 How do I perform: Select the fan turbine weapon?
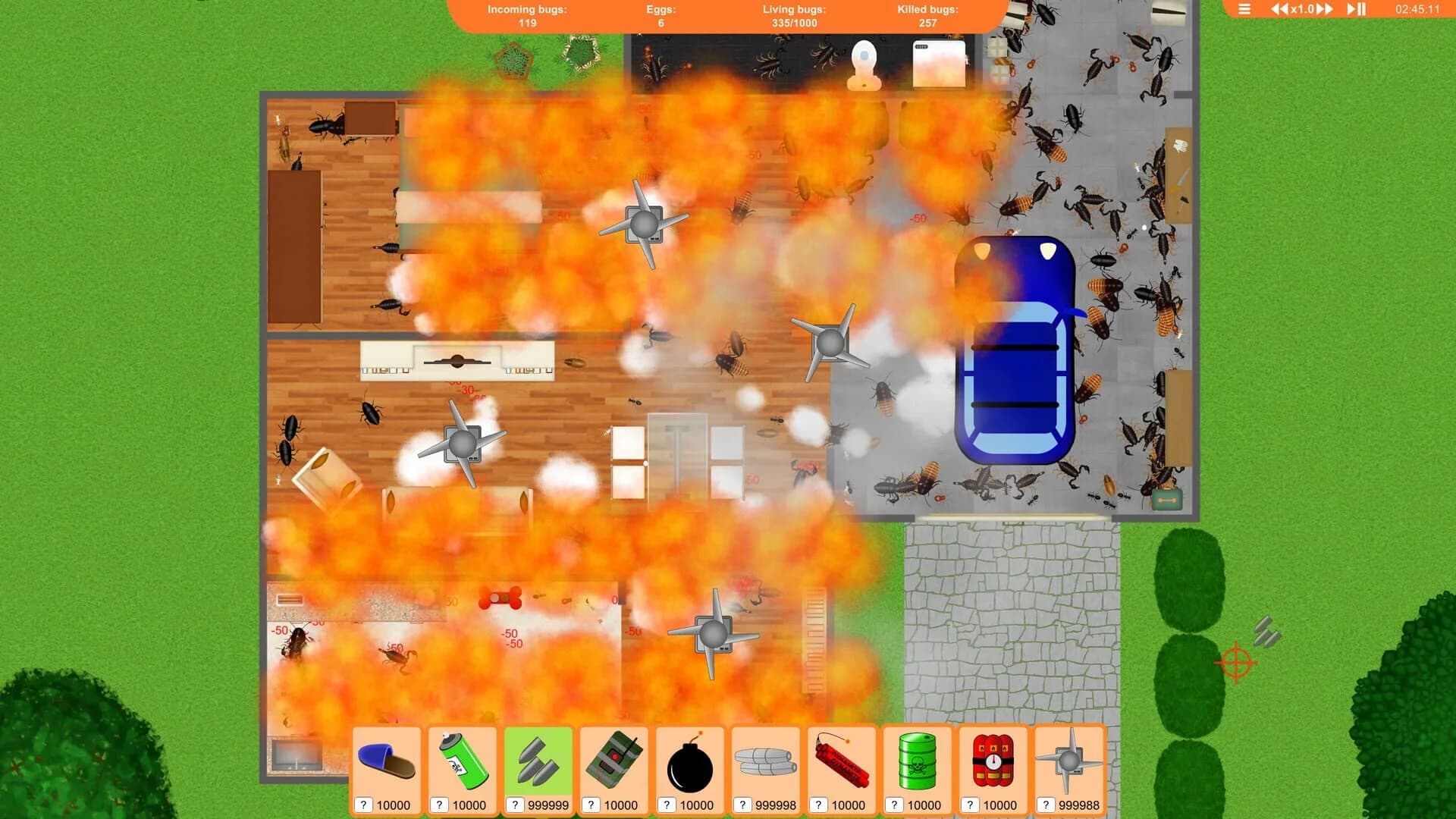point(1069,762)
